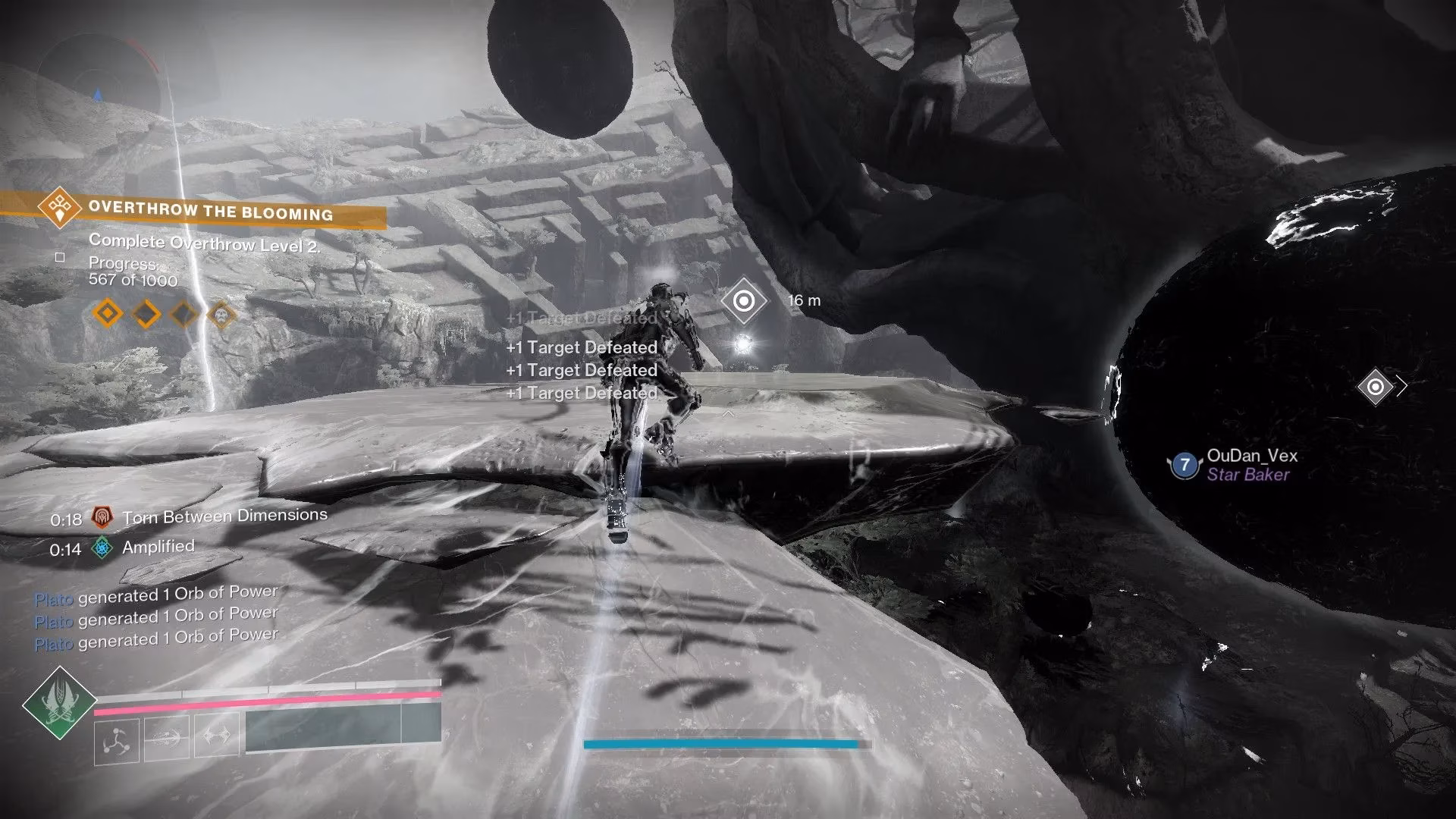Click the dodge class ability icon
Viewport: 1456px width, 819px height.
[x=115, y=739]
